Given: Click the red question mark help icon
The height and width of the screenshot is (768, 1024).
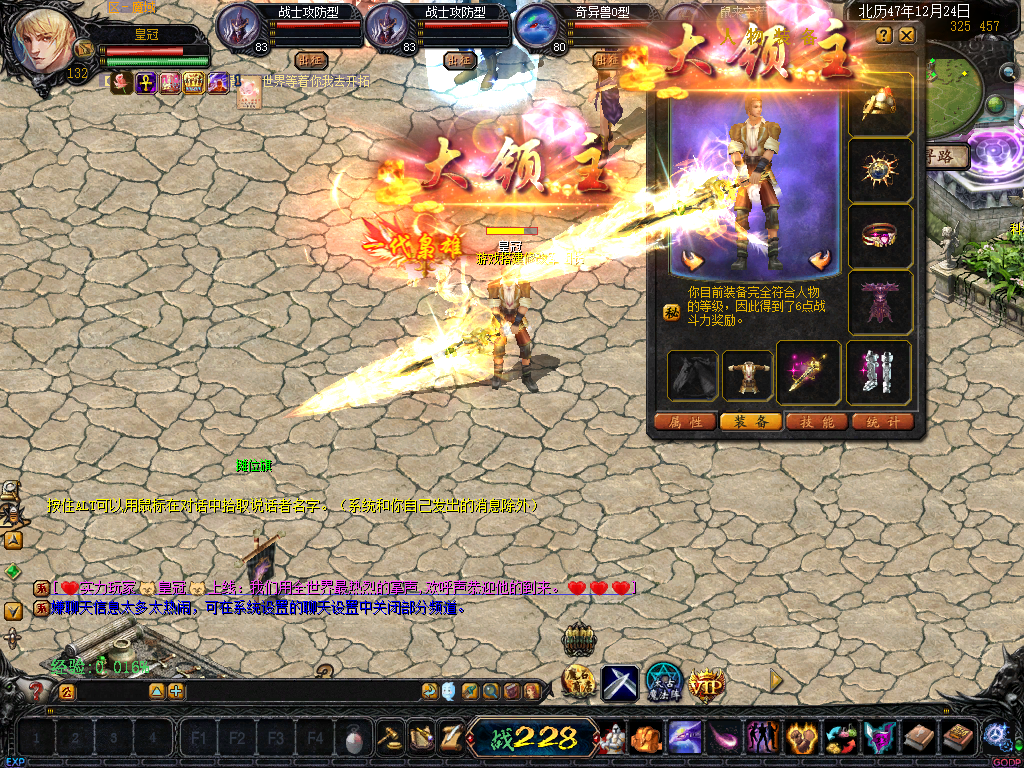Looking at the screenshot, I should click(37, 690).
